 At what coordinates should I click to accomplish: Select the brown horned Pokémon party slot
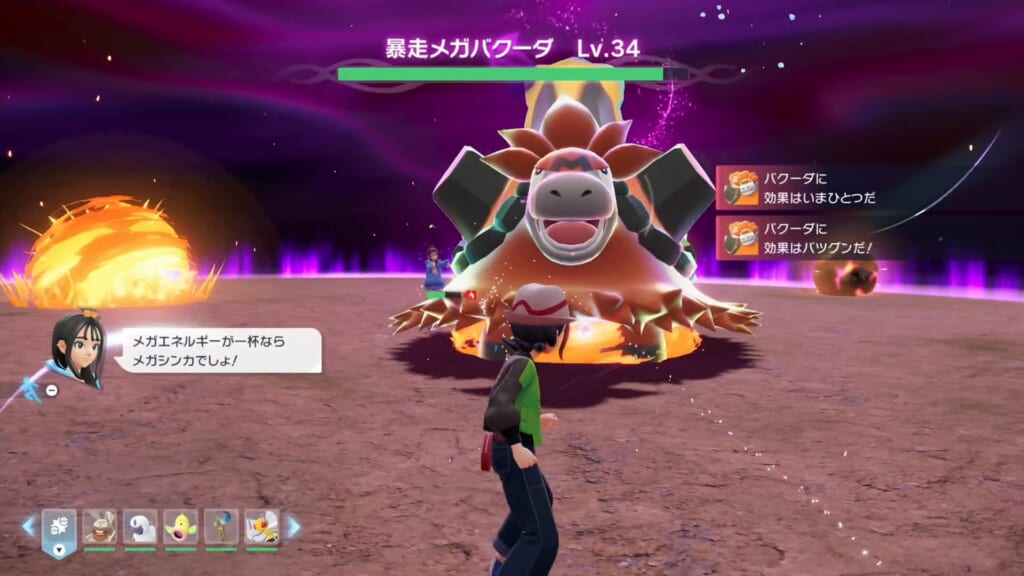(99, 526)
